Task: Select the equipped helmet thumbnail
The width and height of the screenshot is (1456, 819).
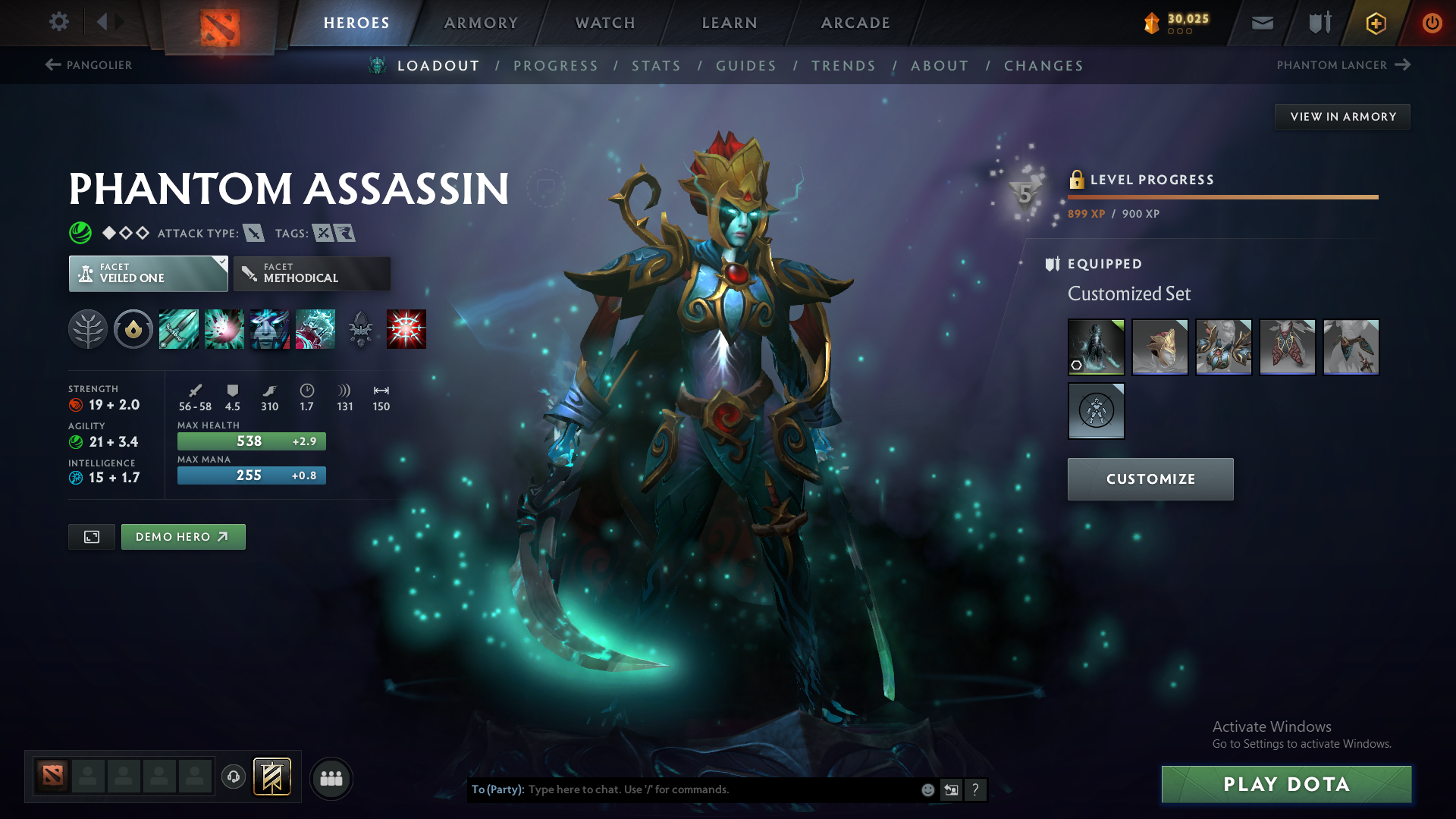Action: [x=1159, y=347]
